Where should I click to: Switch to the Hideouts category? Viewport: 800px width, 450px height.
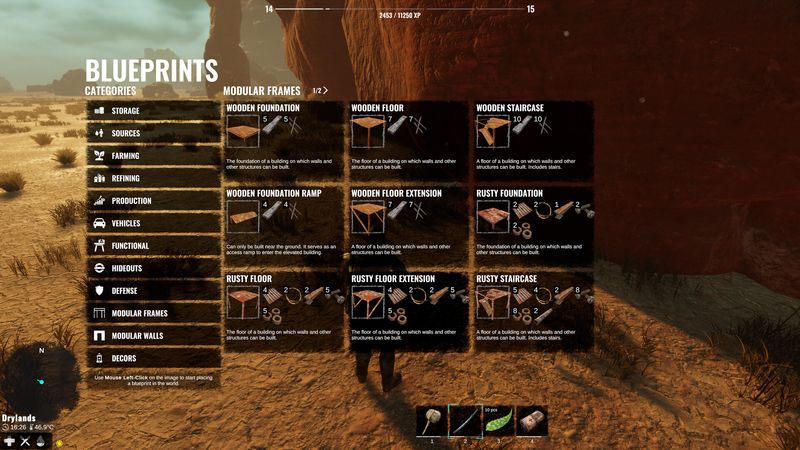point(152,268)
